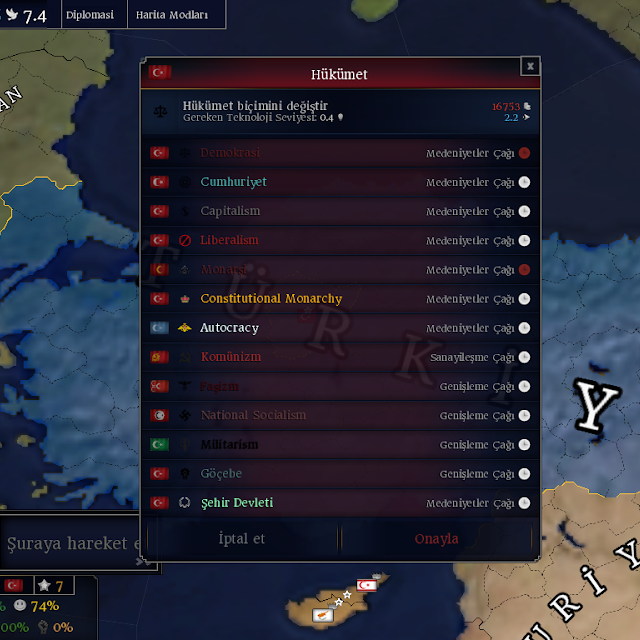The width and height of the screenshot is (640, 640).
Task: Select the Militarism government option
Action: (x=340, y=444)
